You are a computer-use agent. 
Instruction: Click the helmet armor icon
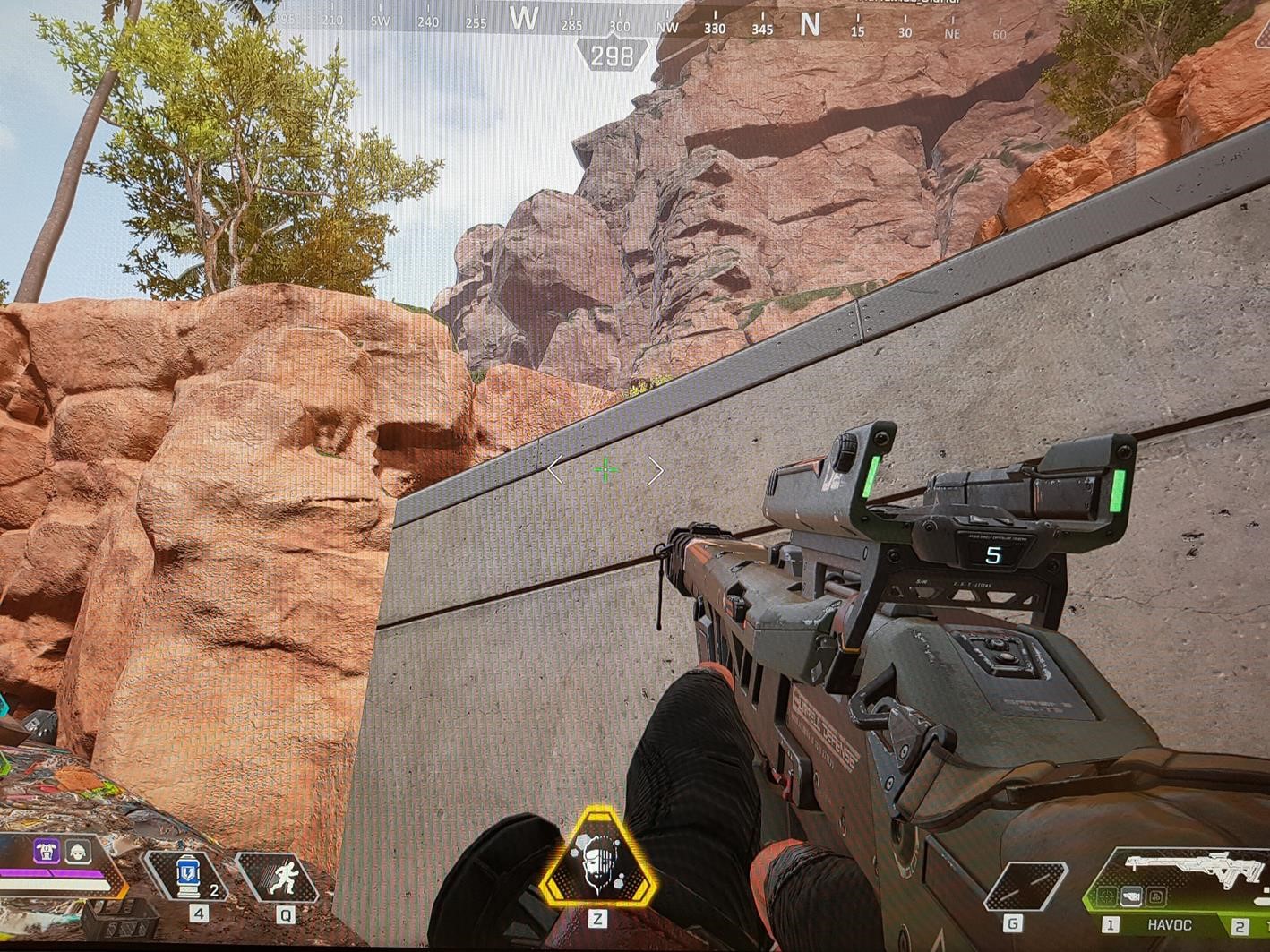pyautogui.click(x=78, y=851)
